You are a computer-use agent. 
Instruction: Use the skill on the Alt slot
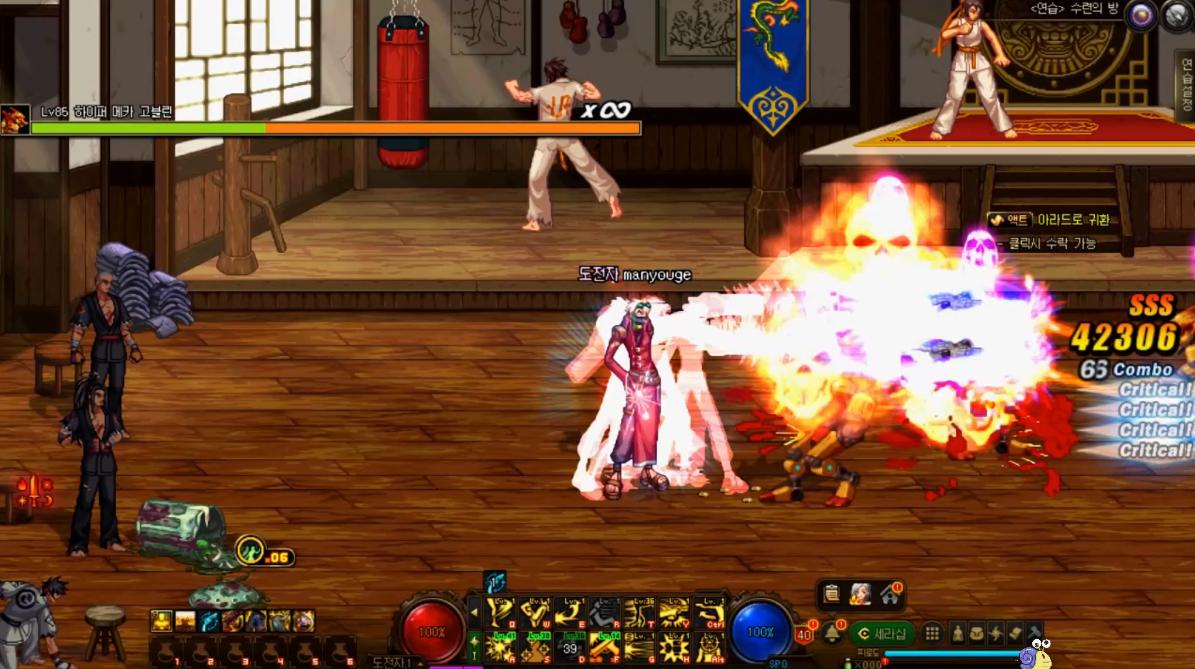pyautogui.click(x=709, y=646)
